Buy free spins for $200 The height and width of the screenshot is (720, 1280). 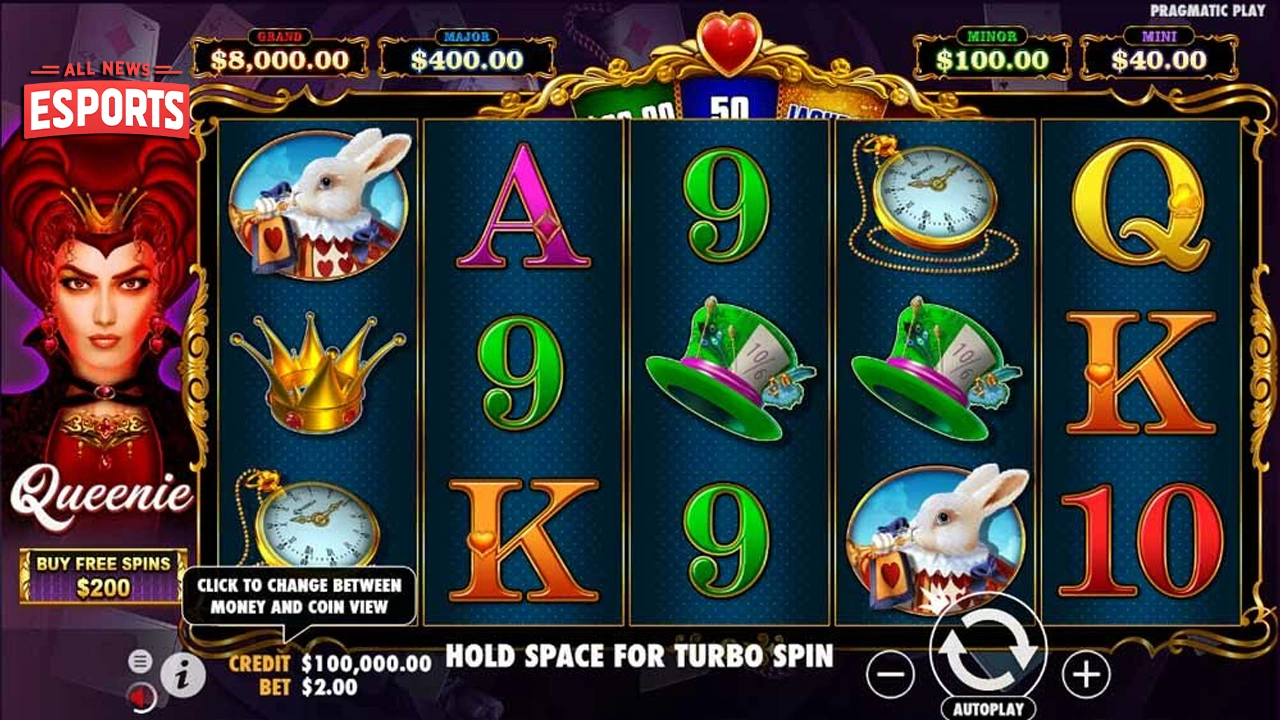point(103,576)
